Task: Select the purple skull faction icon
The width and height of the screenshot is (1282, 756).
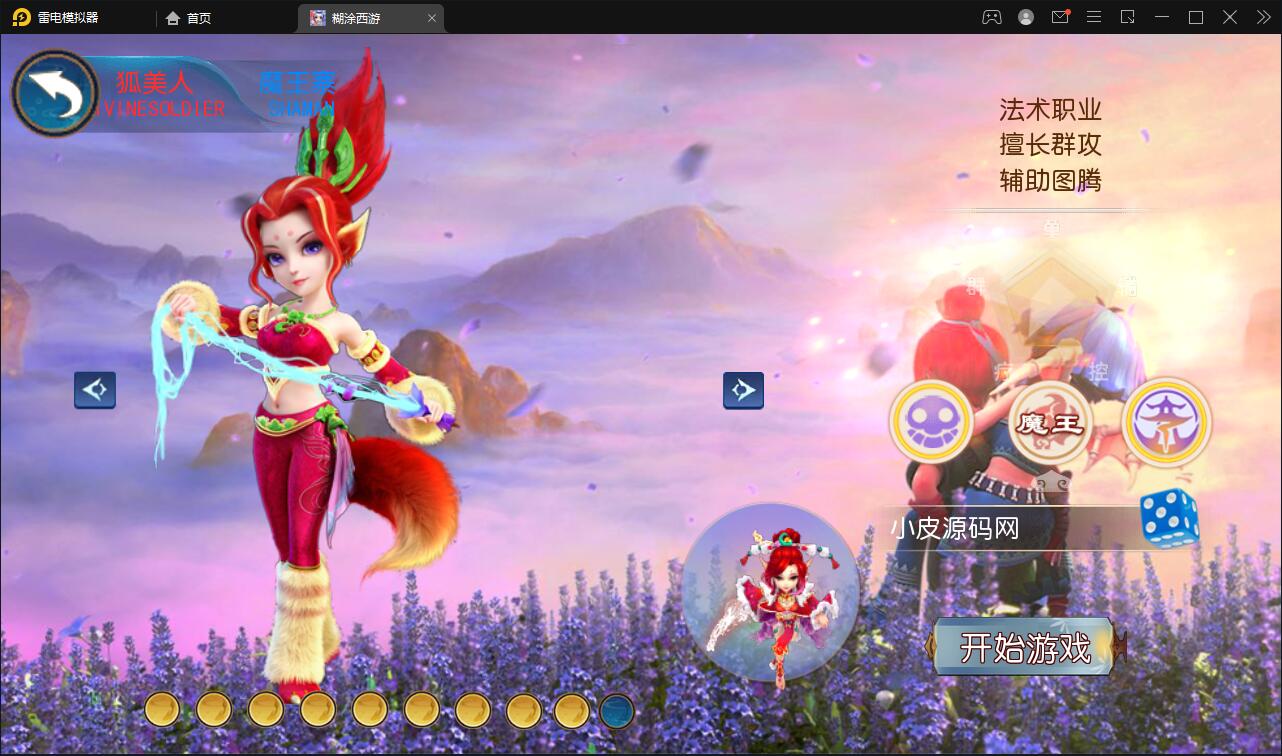Action: tap(931, 422)
